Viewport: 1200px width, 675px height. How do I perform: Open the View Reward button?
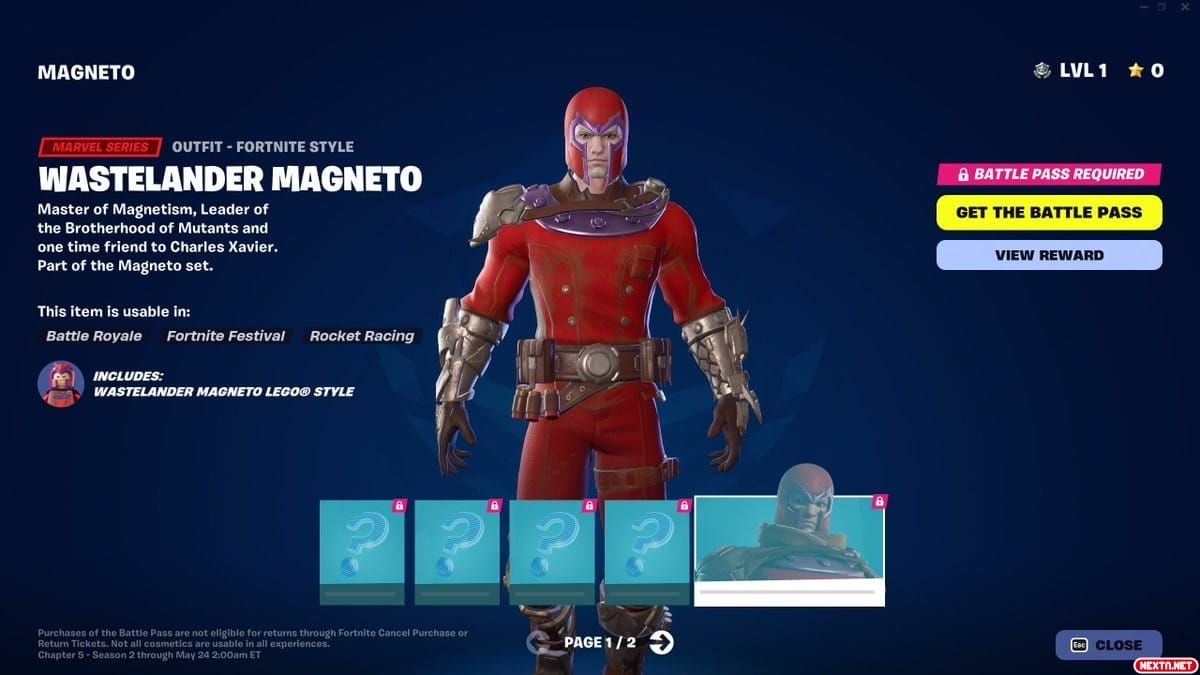(1049, 255)
